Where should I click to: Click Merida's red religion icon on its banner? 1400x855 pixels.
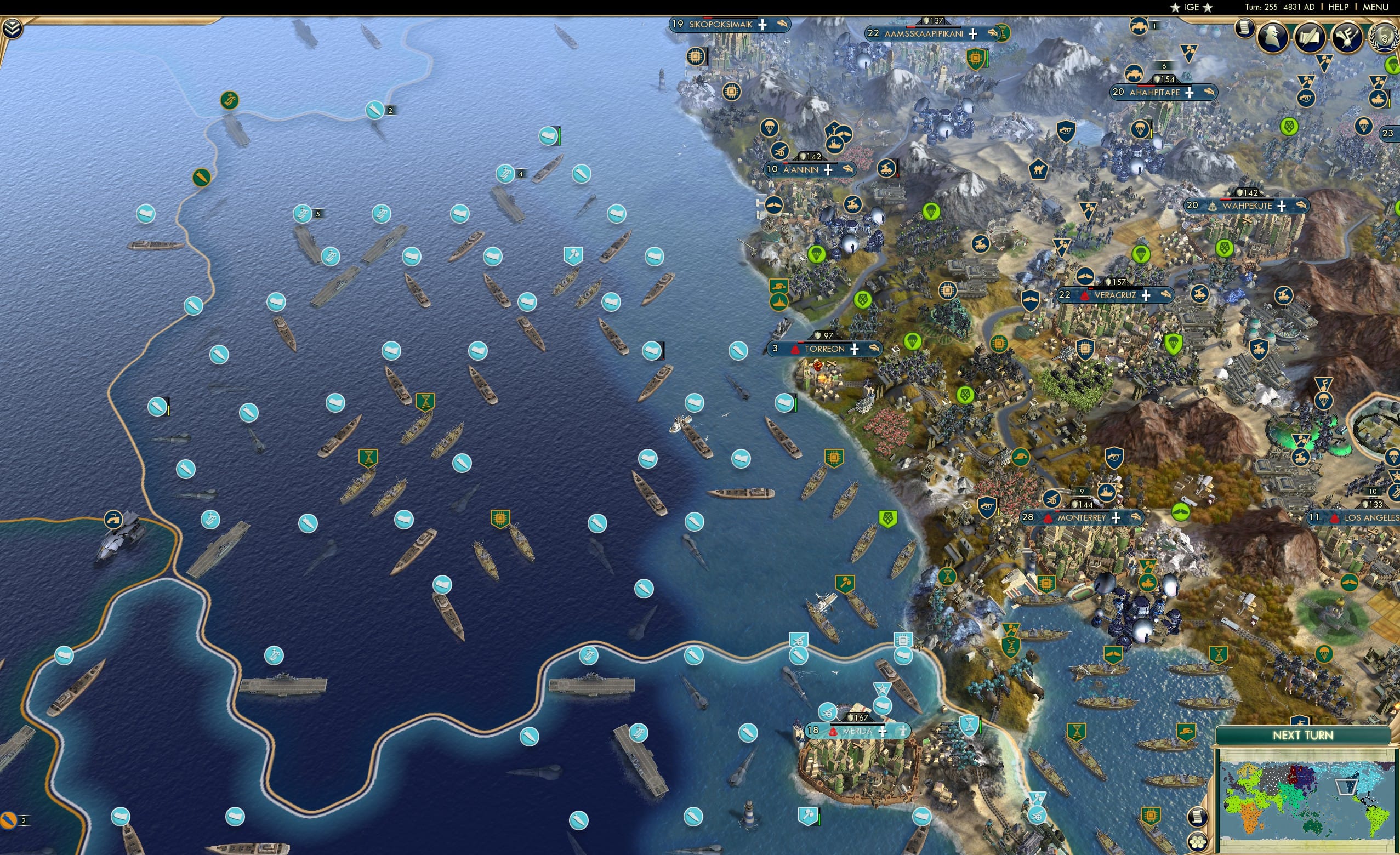pyautogui.click(x=833, y=732)
